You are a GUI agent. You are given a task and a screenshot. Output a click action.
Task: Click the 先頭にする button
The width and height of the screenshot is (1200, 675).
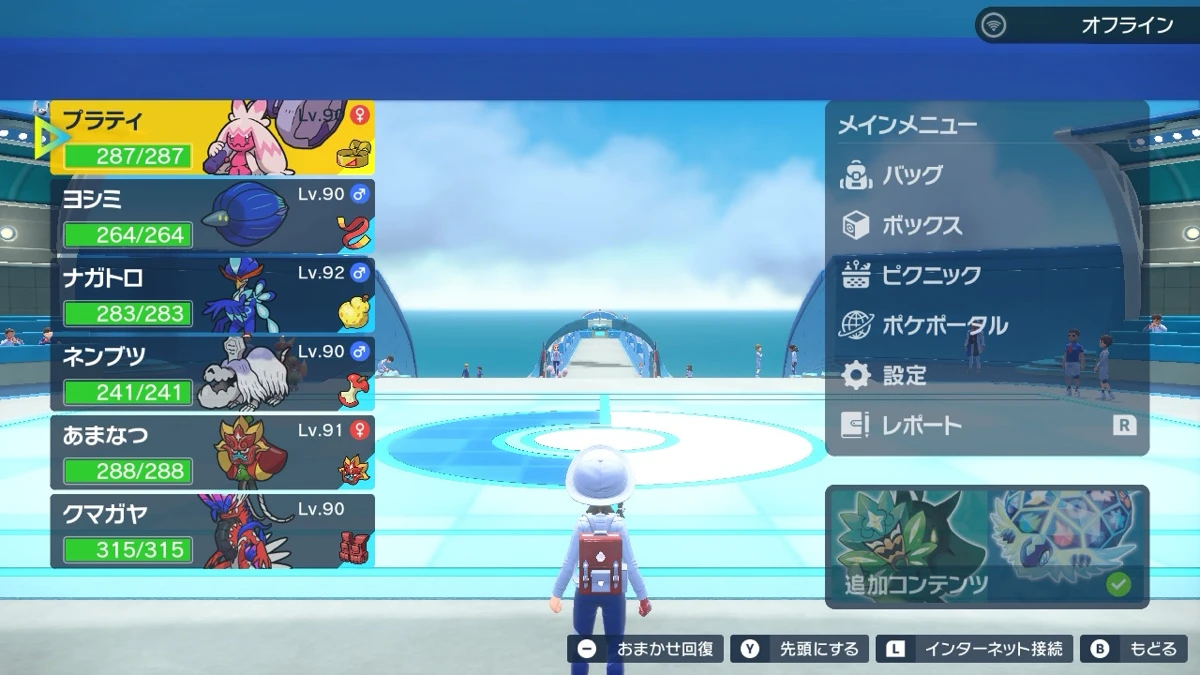pos(801,649)
